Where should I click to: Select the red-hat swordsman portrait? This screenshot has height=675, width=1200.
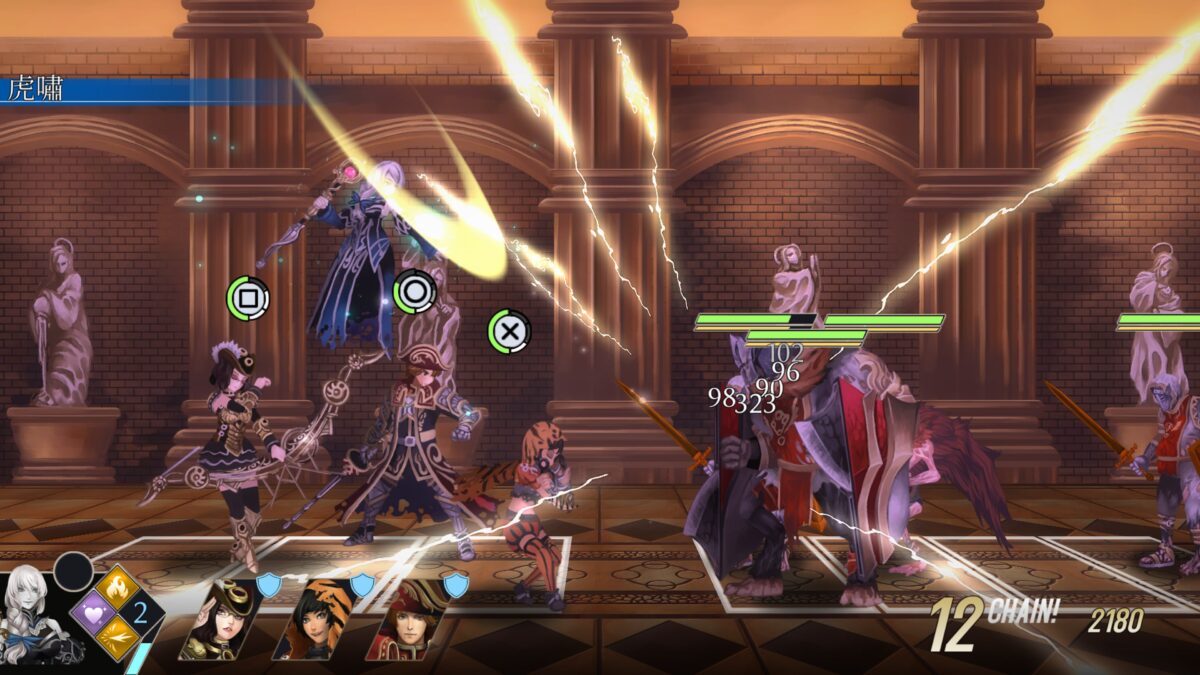[404, 620]
